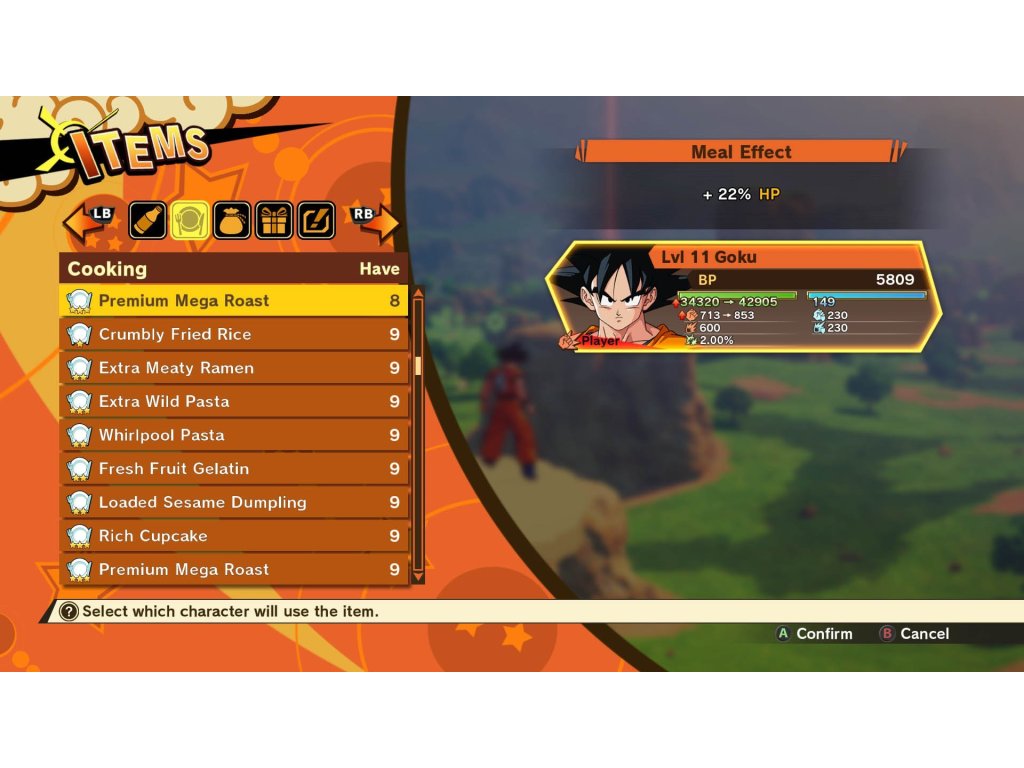This screenshot has height=768, width=1024.
Task: Switch to the sack bag category tab
Action: [x=232, y=220]
